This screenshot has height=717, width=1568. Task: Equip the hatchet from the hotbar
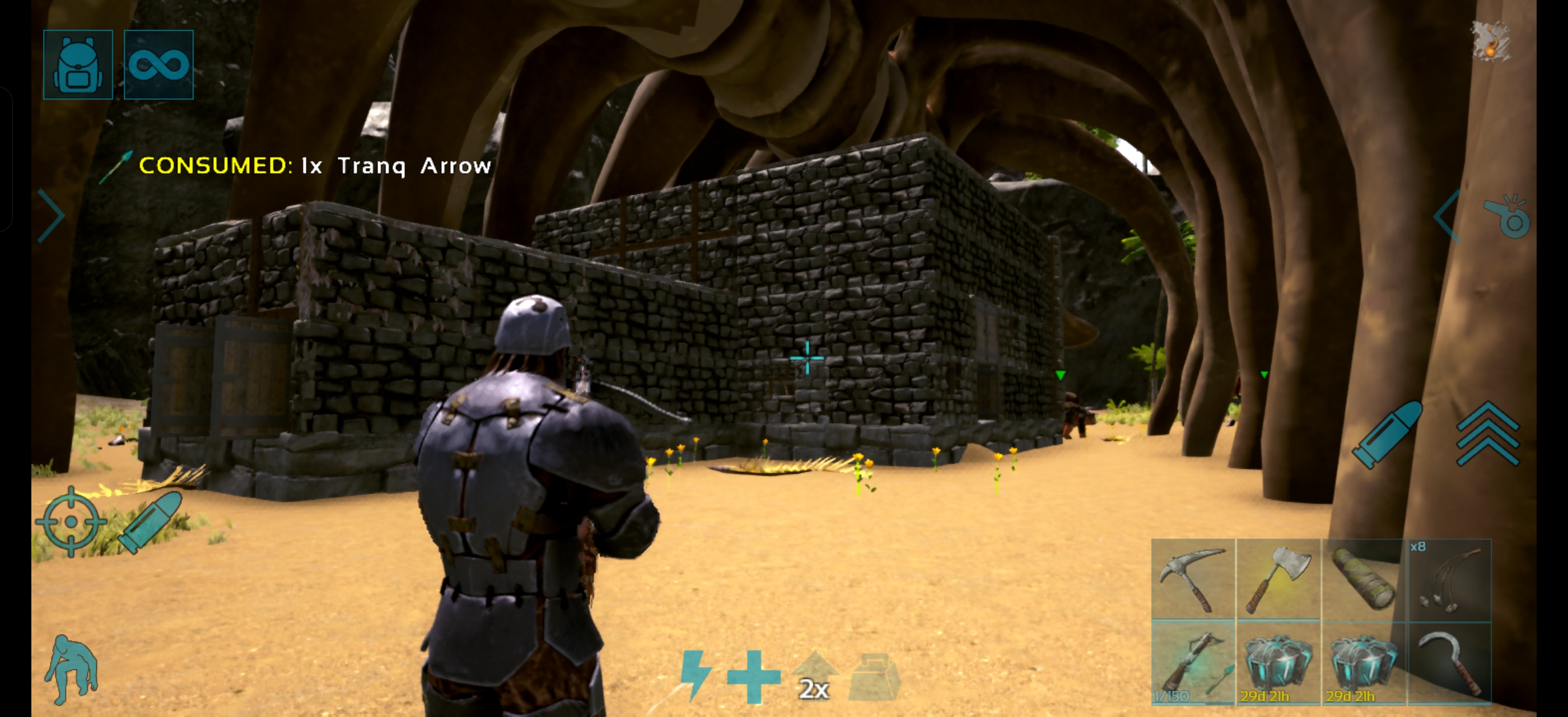1278,579
